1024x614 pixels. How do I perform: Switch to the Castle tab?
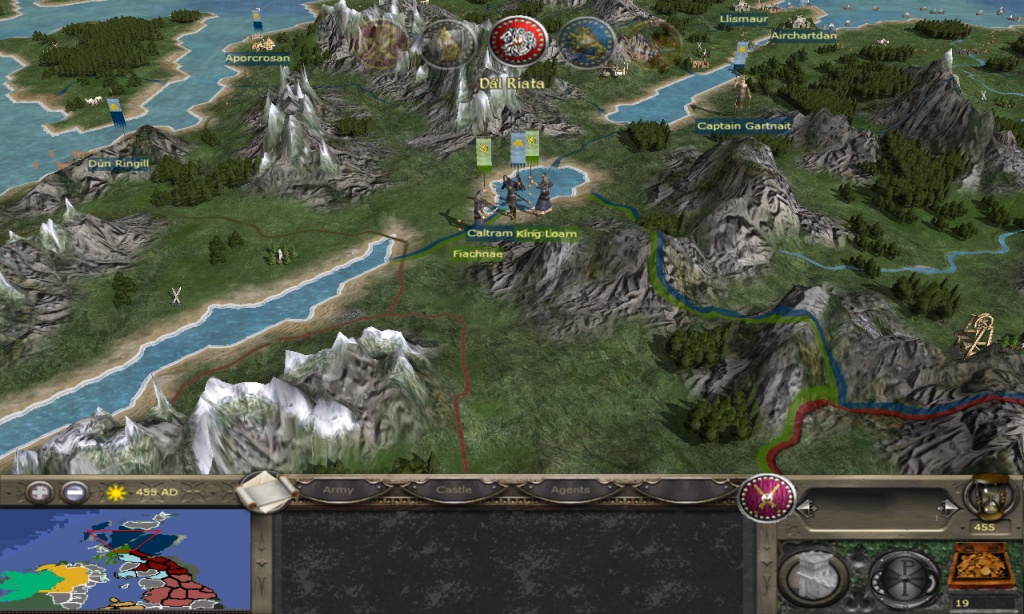coord(454,491)
